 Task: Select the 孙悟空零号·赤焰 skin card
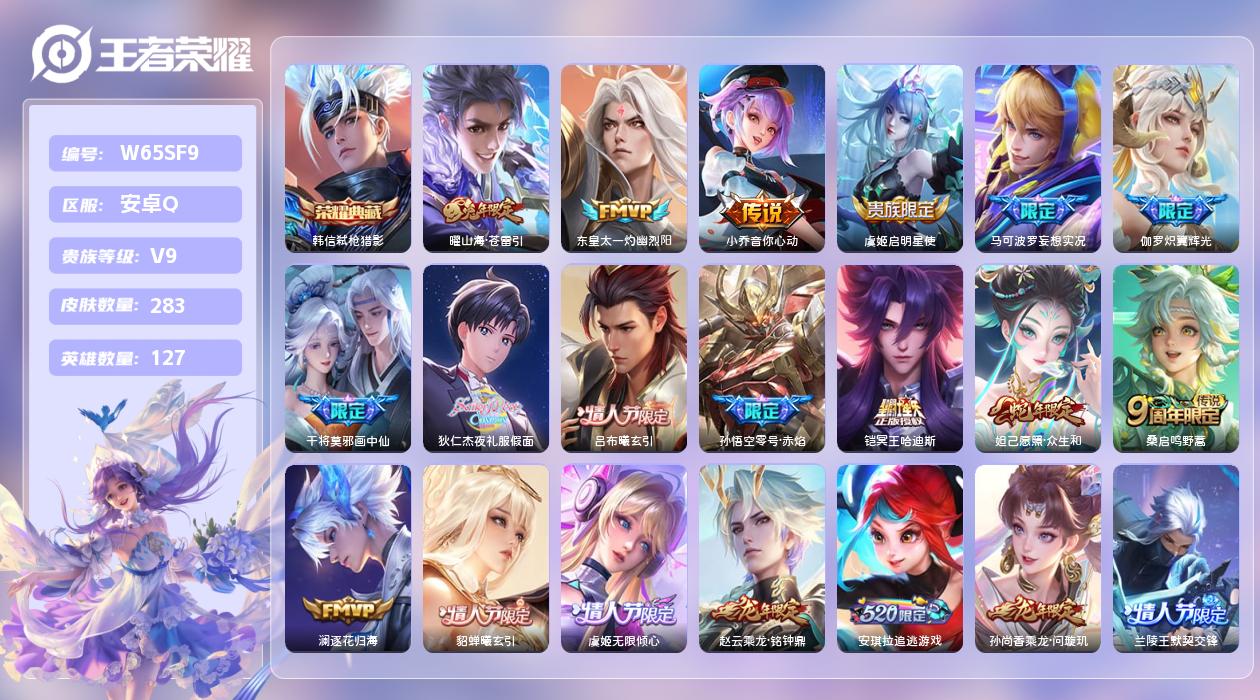tap(762, 358)
